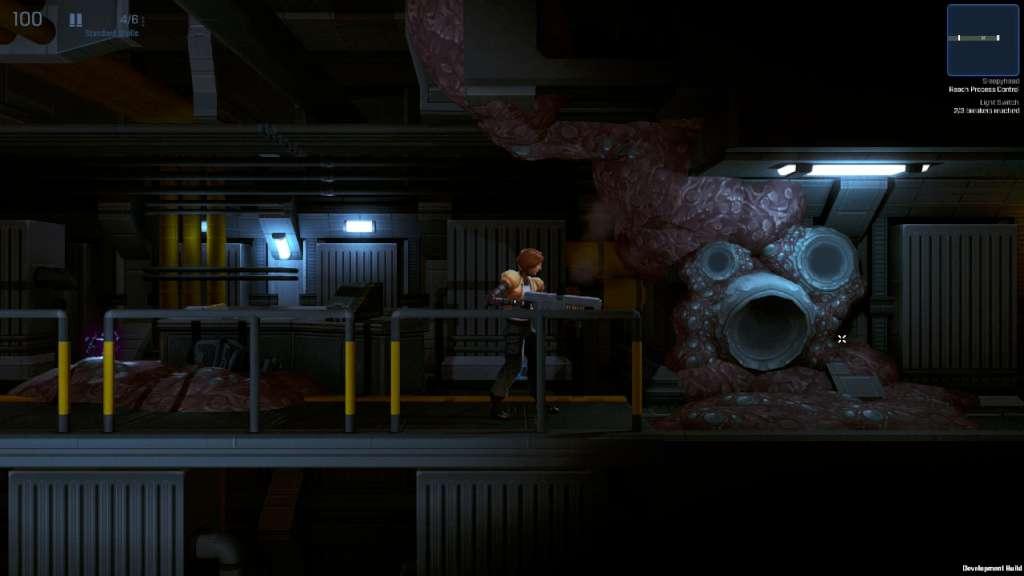Click the standard shells ammo icon
This screenshot has width=1024, height=576.
pyautogui.click(x=76, y=19)
